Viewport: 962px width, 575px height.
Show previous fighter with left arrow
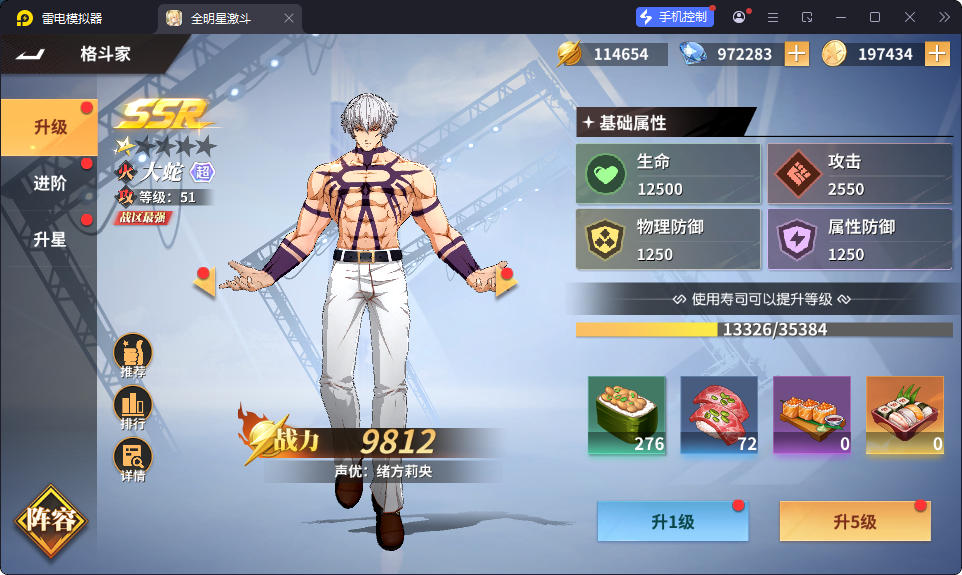205,282
